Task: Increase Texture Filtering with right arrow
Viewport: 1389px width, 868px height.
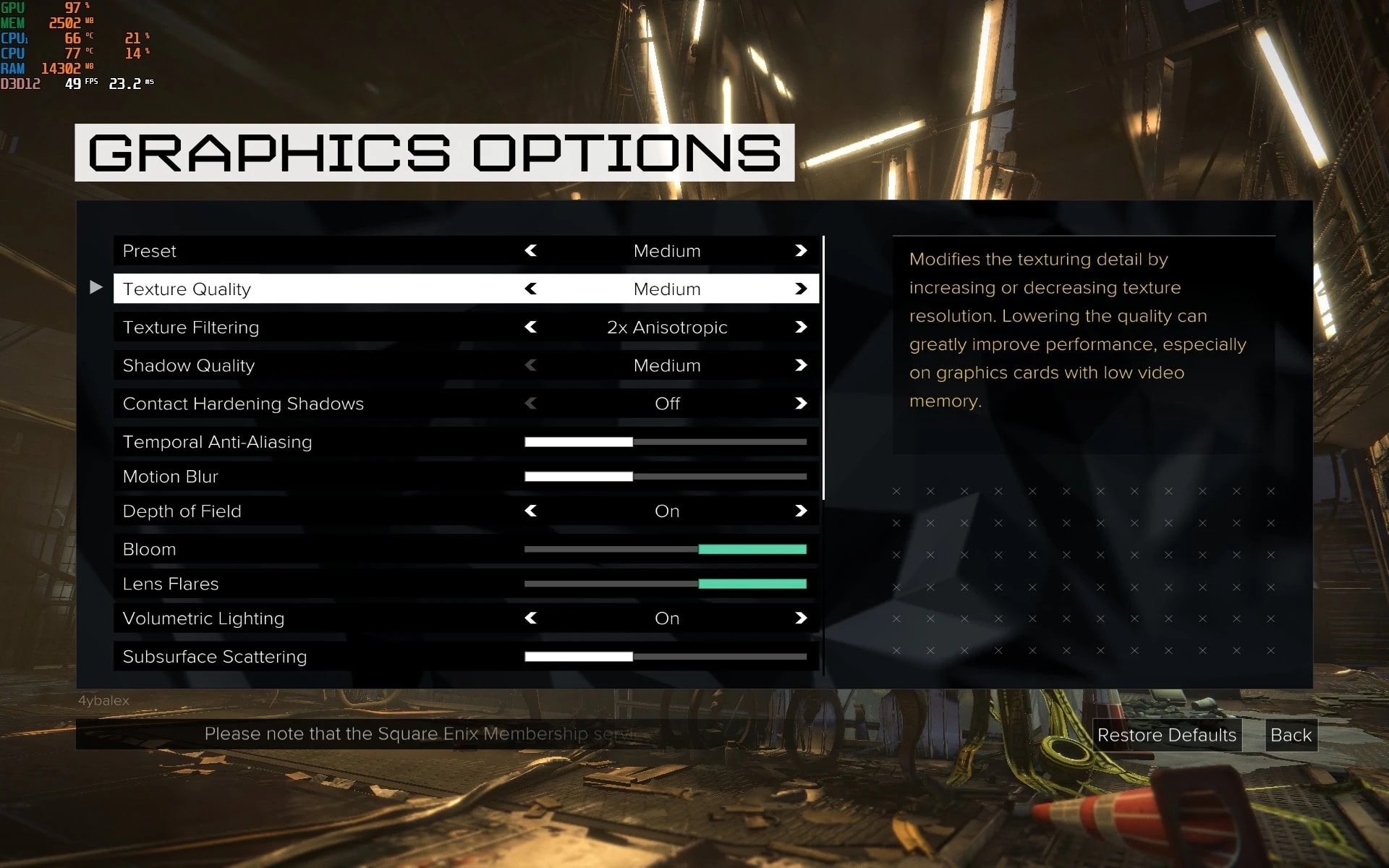Action: [800, 327]
